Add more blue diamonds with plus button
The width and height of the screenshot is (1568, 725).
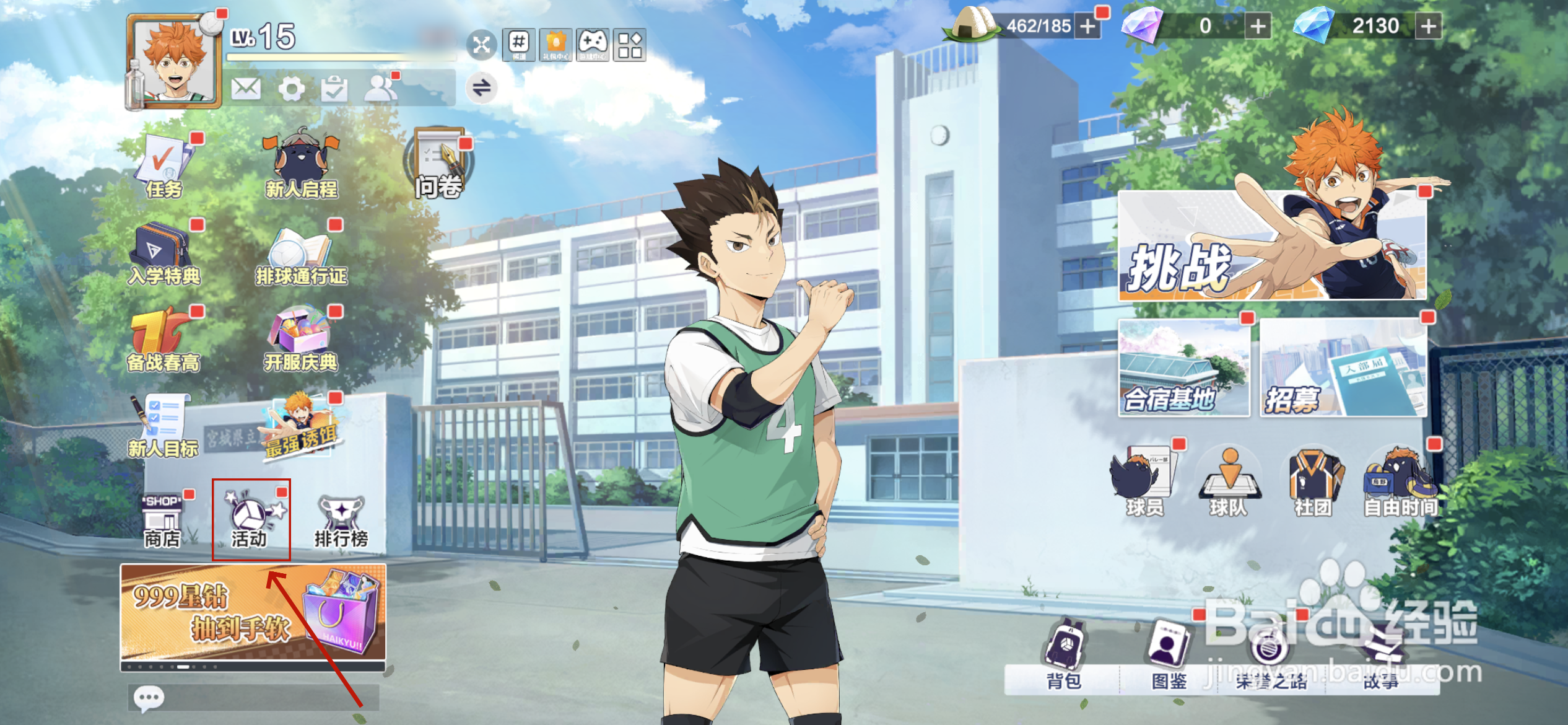pyautogui.click(x=1429, y=26)
